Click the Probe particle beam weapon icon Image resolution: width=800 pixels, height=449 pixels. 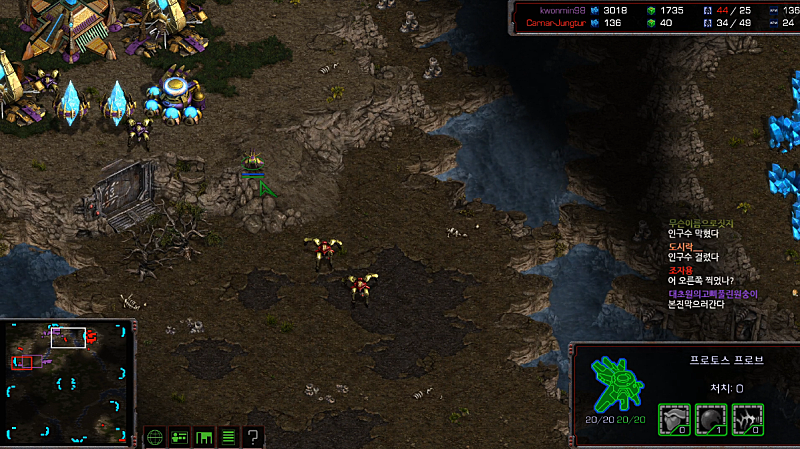[747, 419]
